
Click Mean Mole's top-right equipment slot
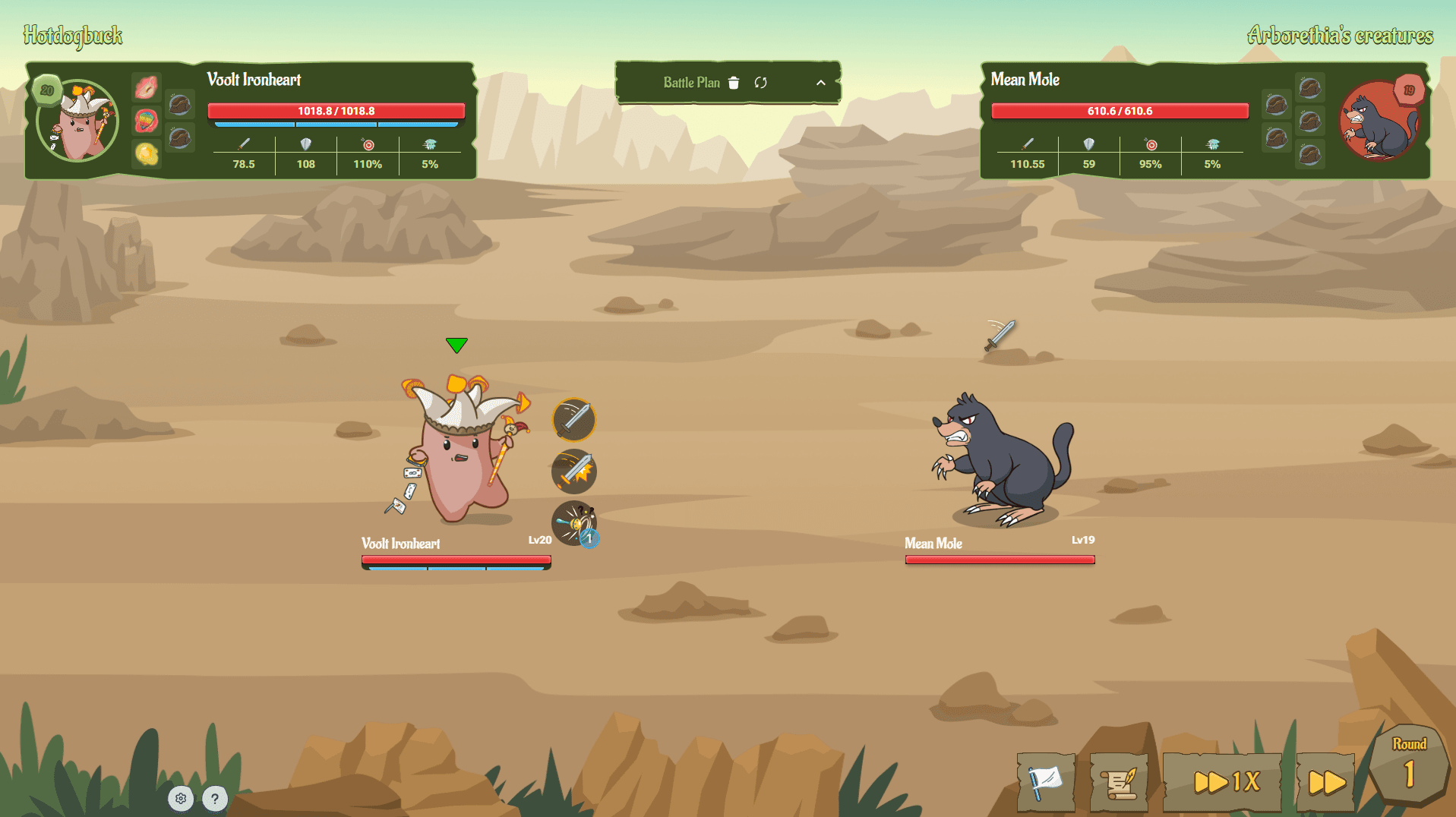point(1310,89)
